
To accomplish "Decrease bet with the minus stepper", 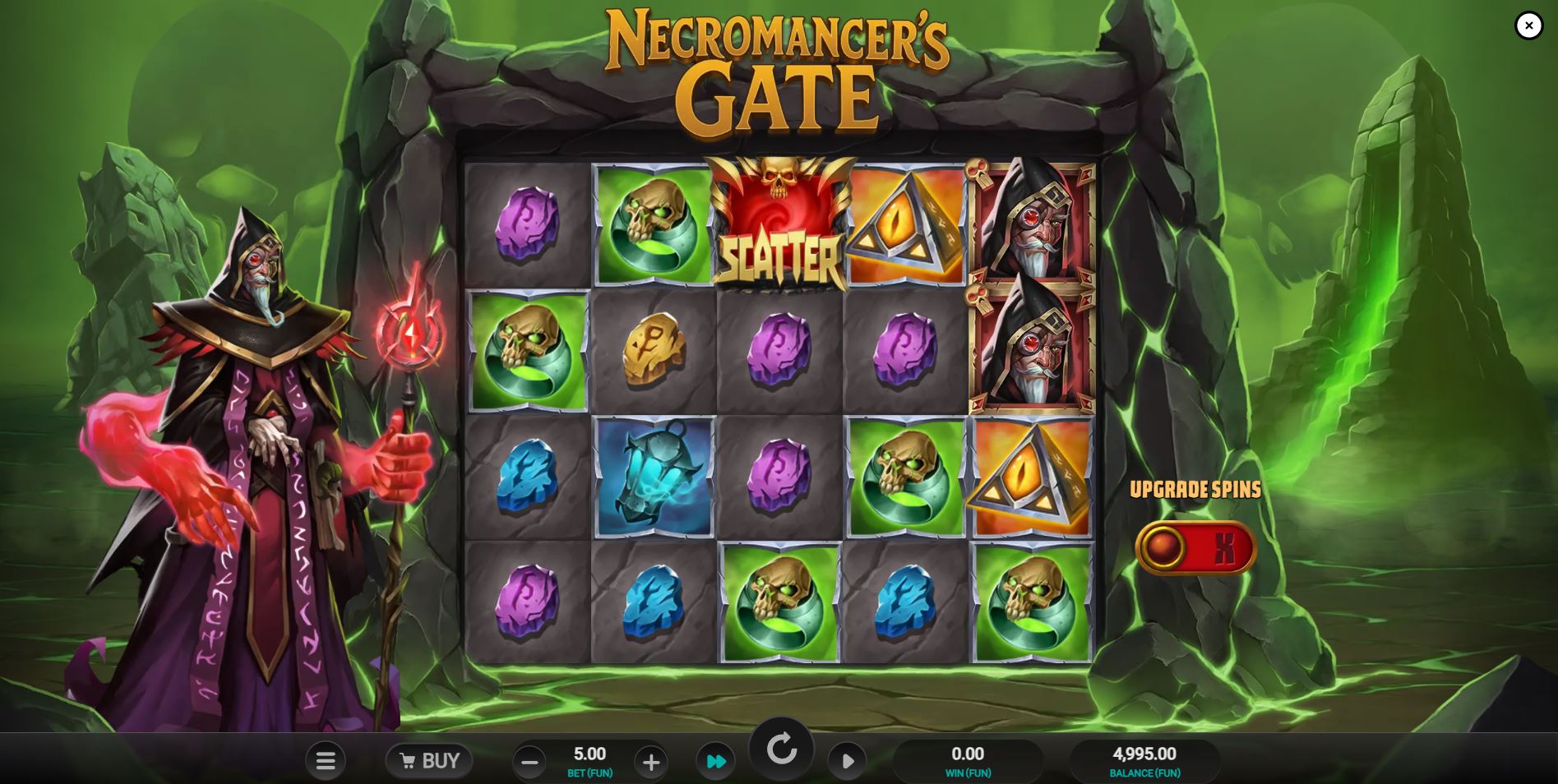I will pyautogui.click(x=529, y=762).
